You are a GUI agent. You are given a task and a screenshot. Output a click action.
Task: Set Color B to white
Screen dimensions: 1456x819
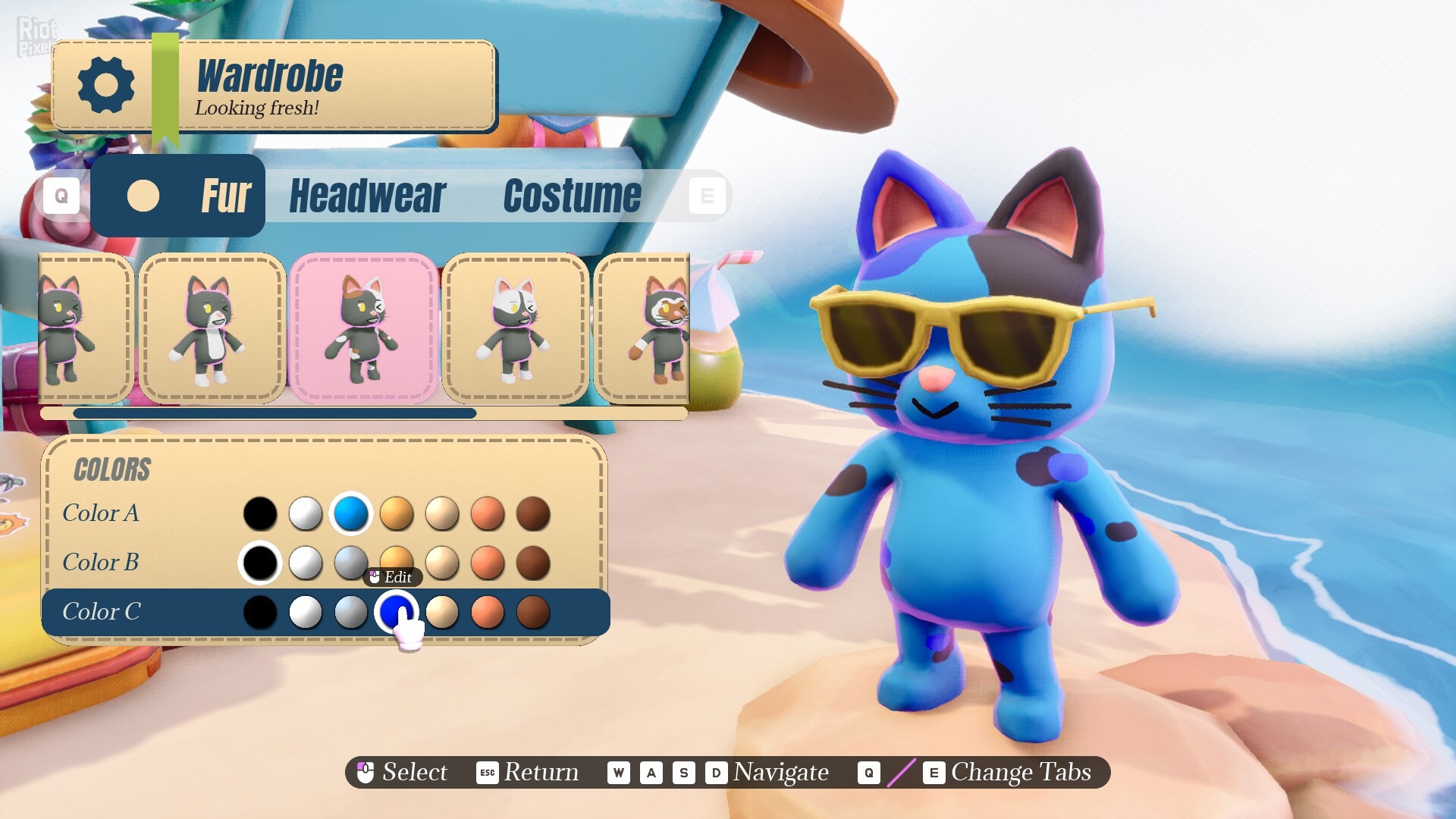coord(306,563)
